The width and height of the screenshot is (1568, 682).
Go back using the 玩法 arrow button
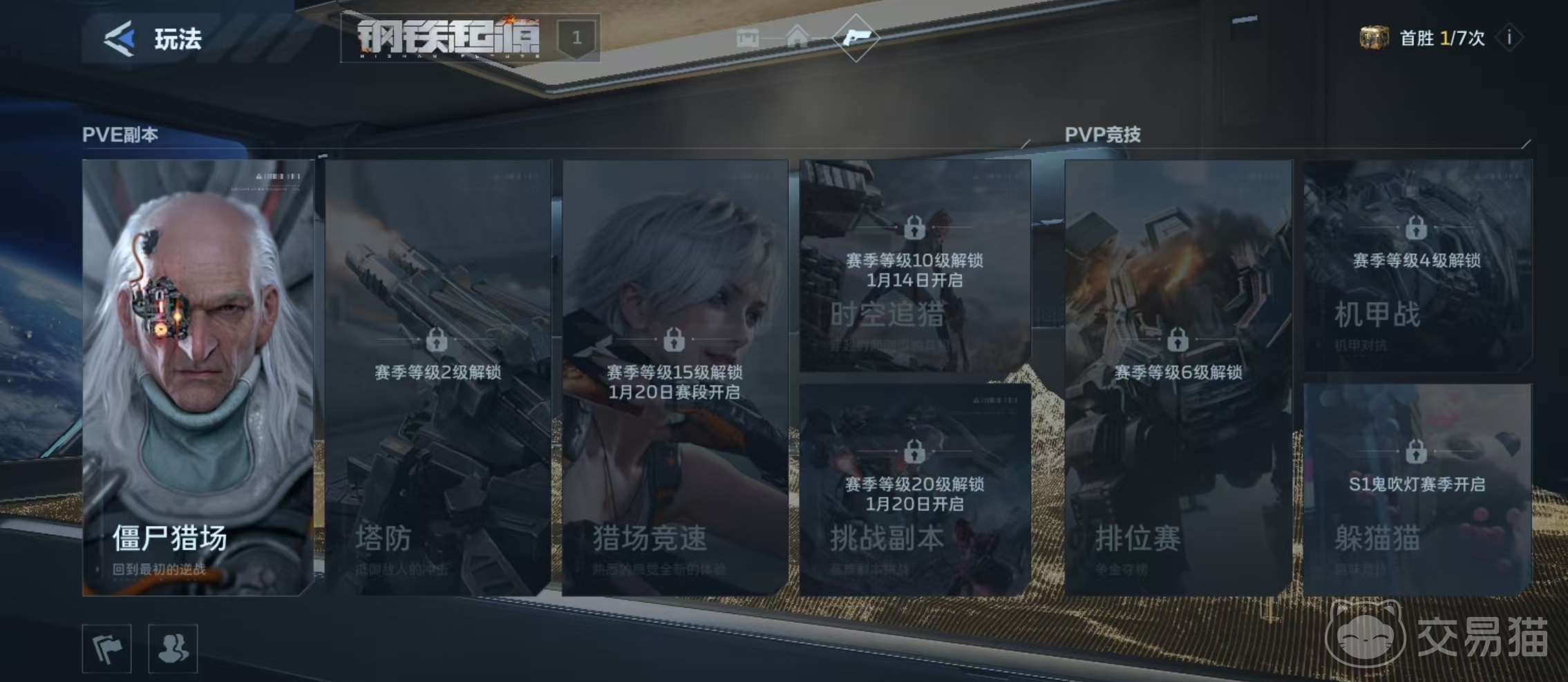coord(120,38)
